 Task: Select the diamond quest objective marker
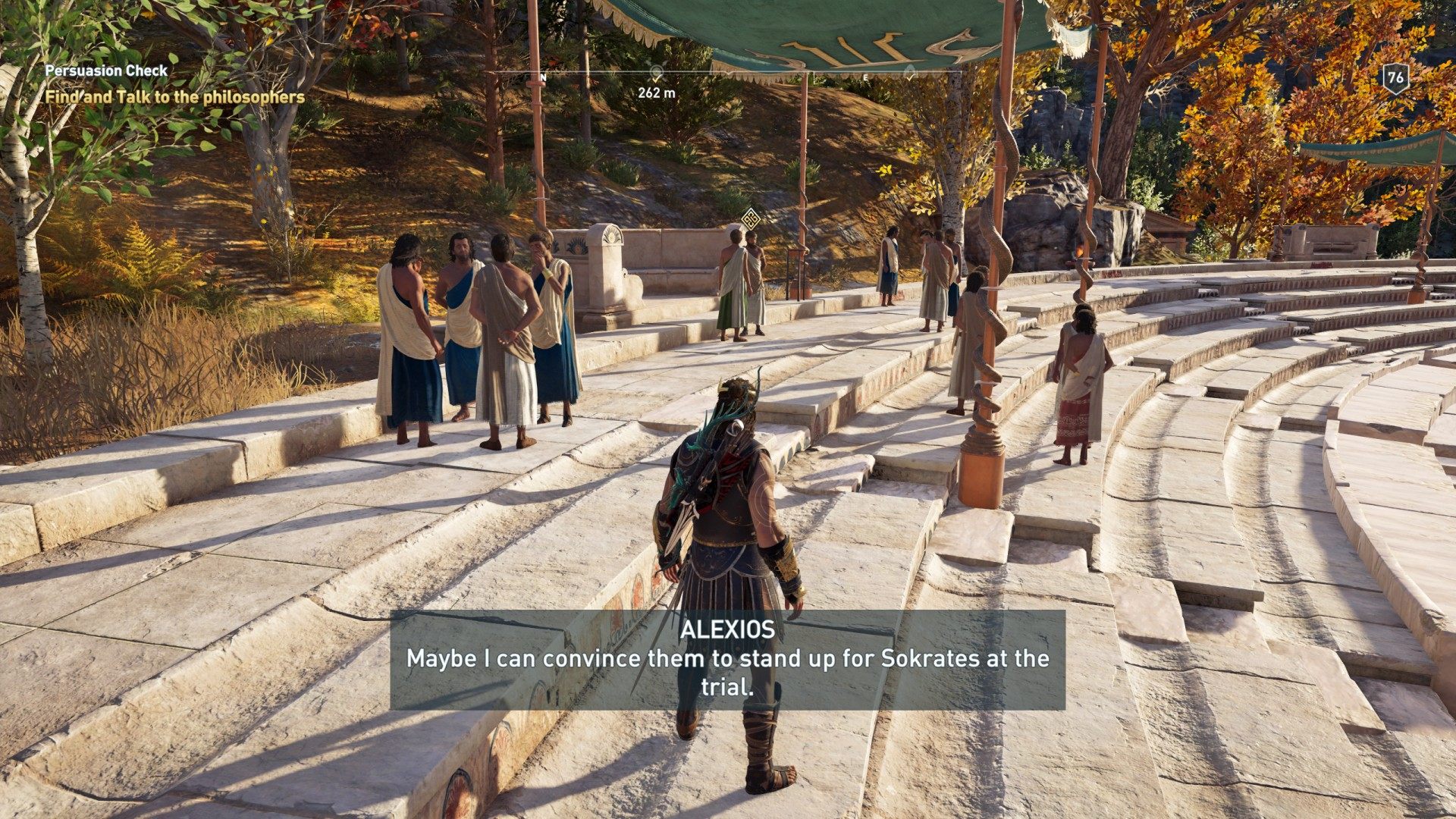click(750, 220)
